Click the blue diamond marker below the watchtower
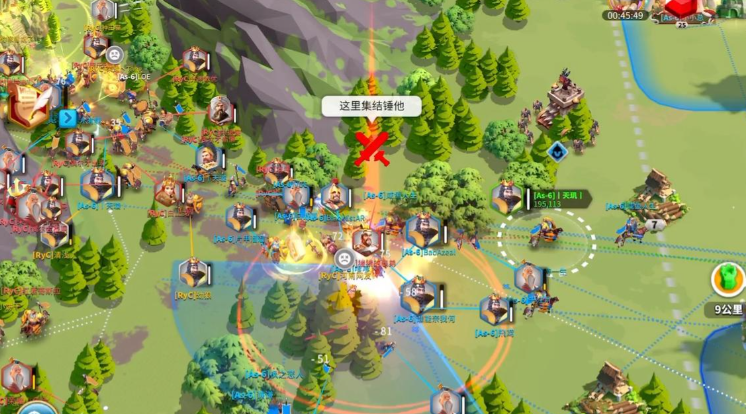Screen dimensions: 746x414 tap(557, 152)
